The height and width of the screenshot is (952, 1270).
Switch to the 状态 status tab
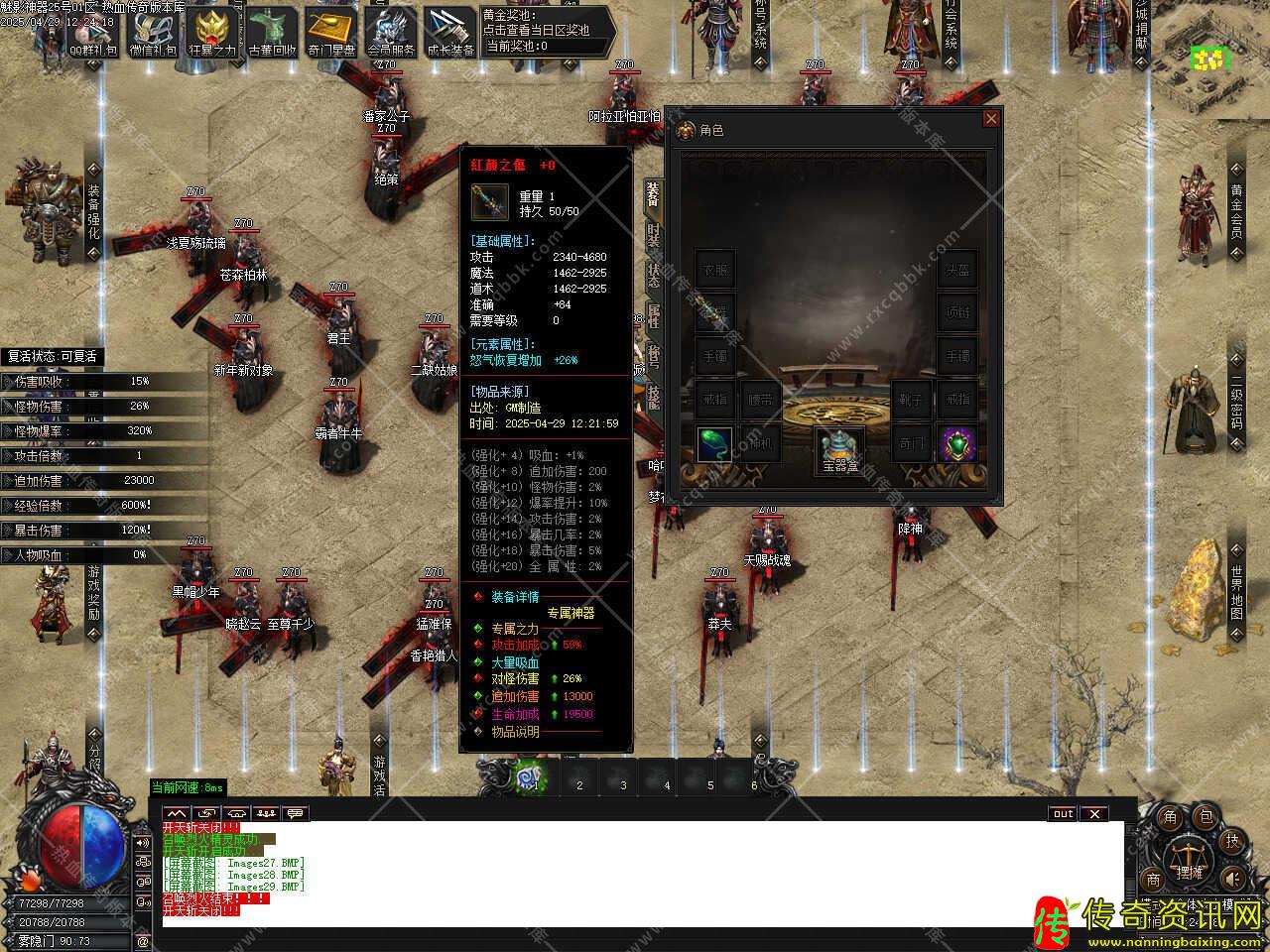point(653,276)
